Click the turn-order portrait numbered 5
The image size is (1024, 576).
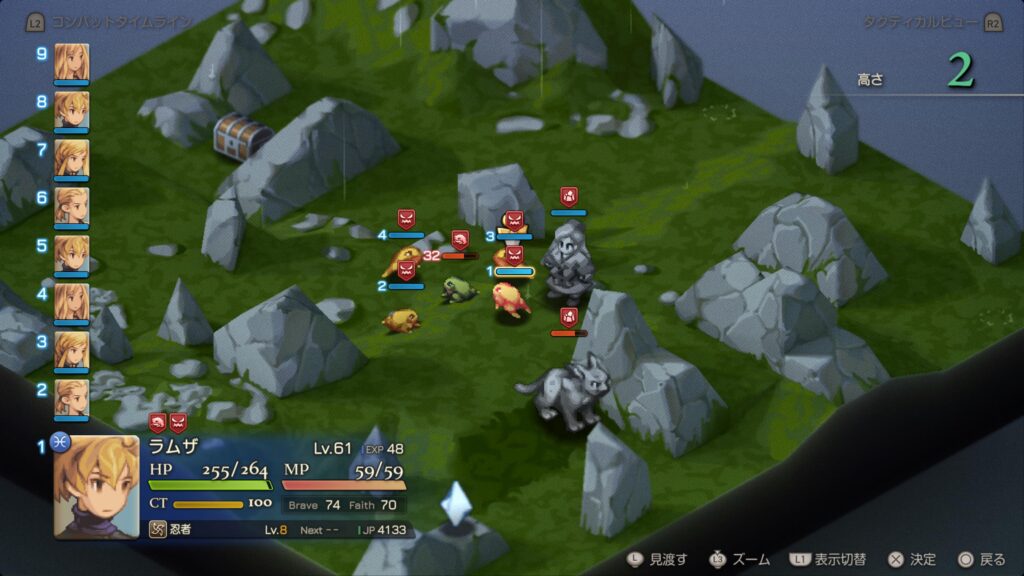(x=71, y=254)
